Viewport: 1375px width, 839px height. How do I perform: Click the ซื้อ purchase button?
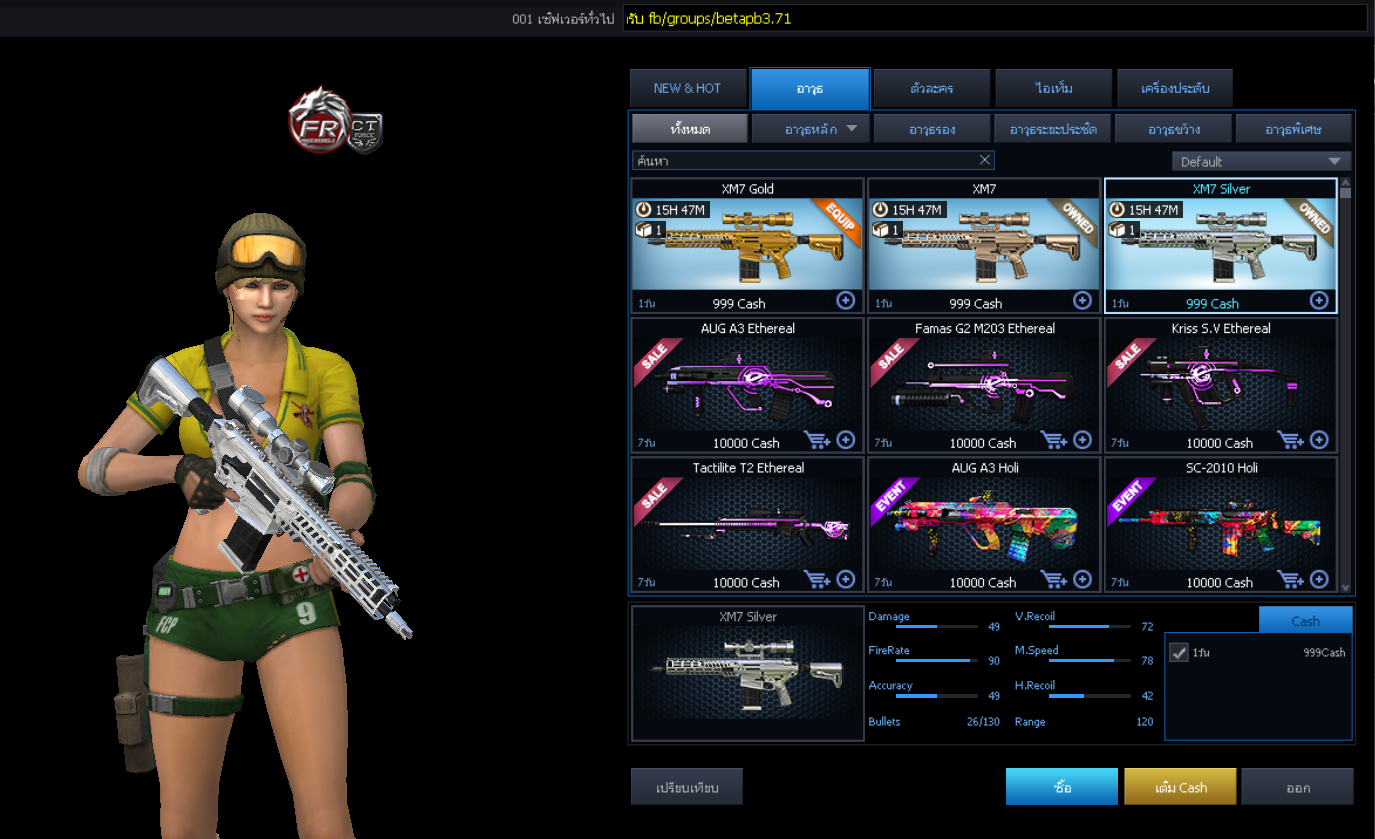pyautogui.click(x=1061, y=786)
